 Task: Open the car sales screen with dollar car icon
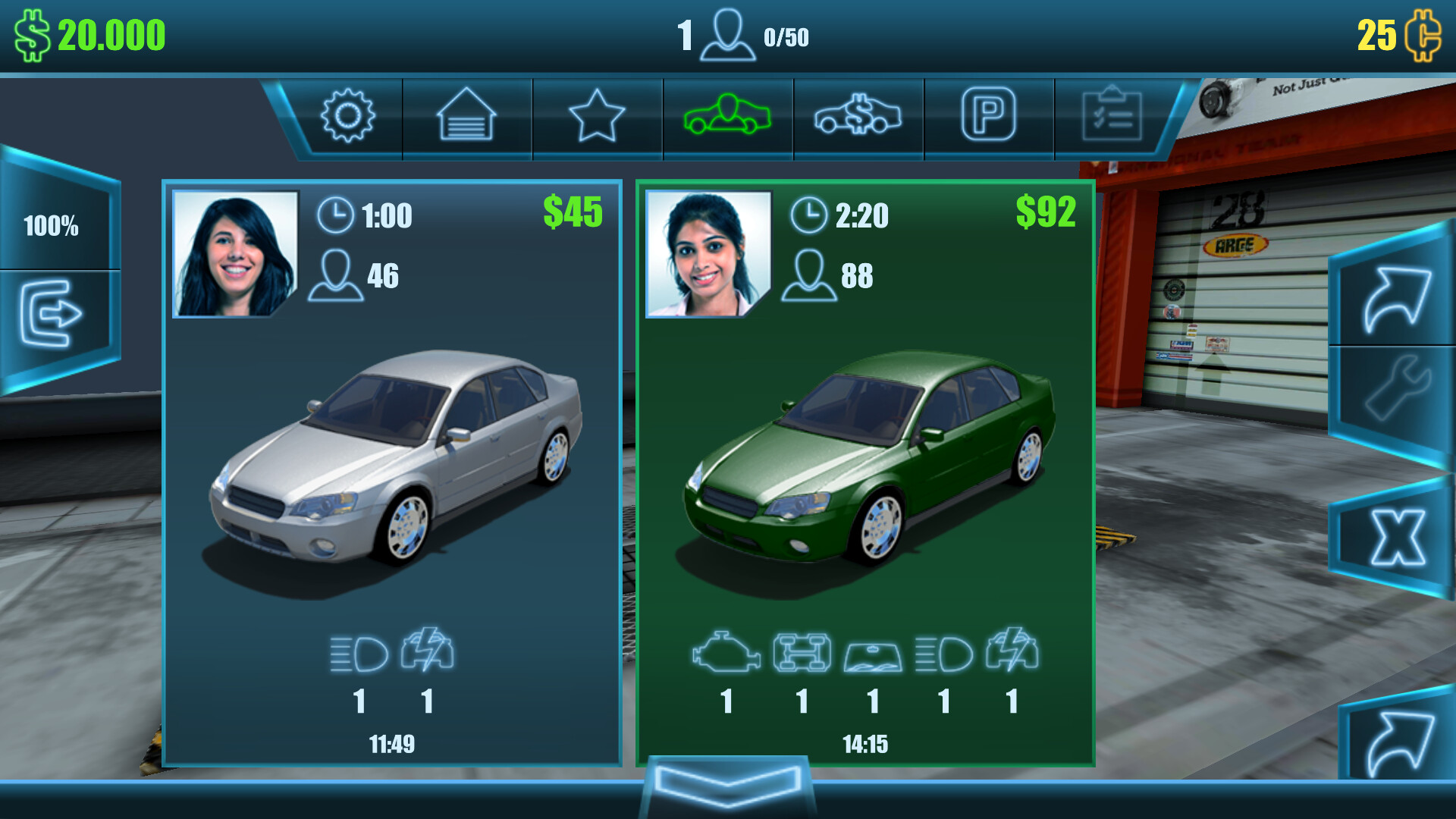[858, 115]
